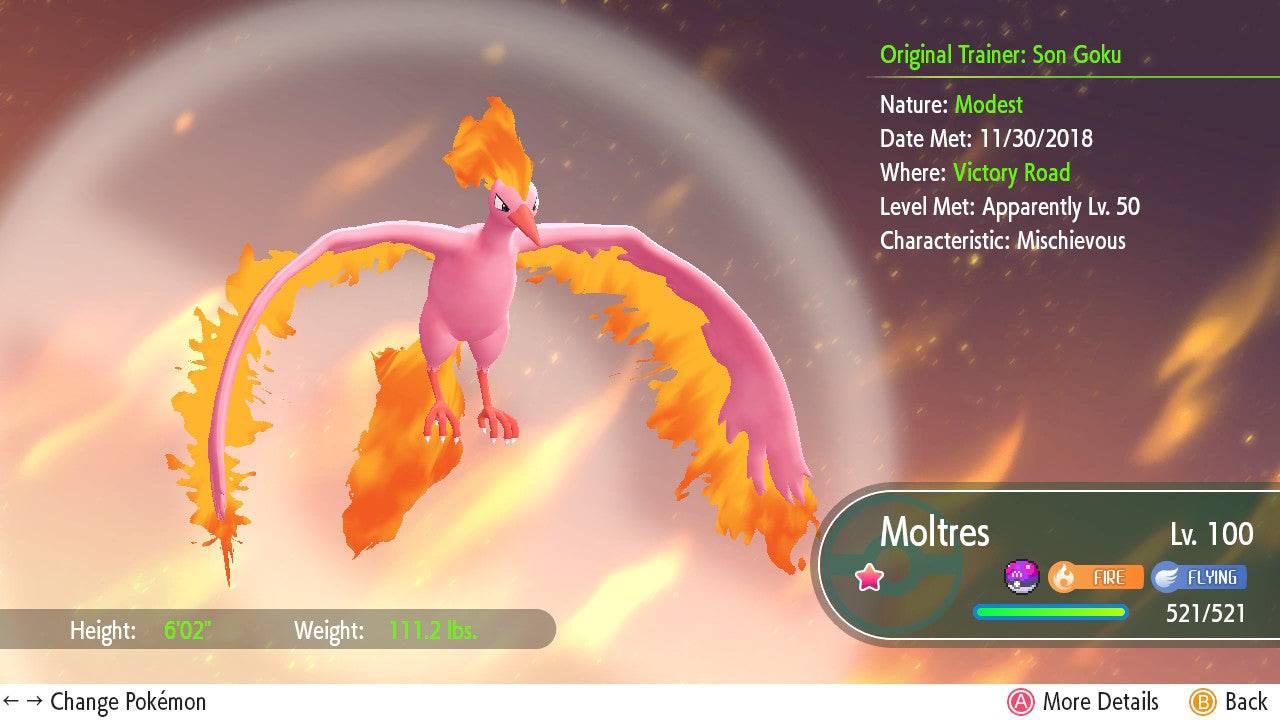Click the Flying type badge

tap(1198, 577)
